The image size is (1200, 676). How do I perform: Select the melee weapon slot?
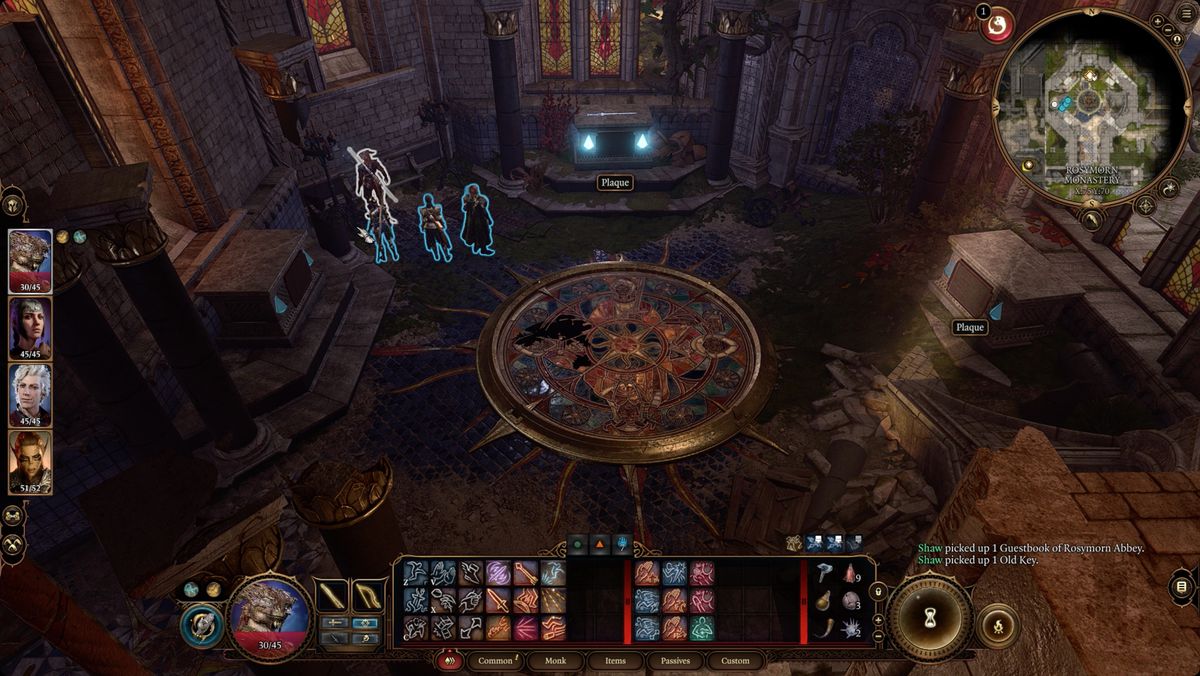pyautogui.click(x=332, y=596)
